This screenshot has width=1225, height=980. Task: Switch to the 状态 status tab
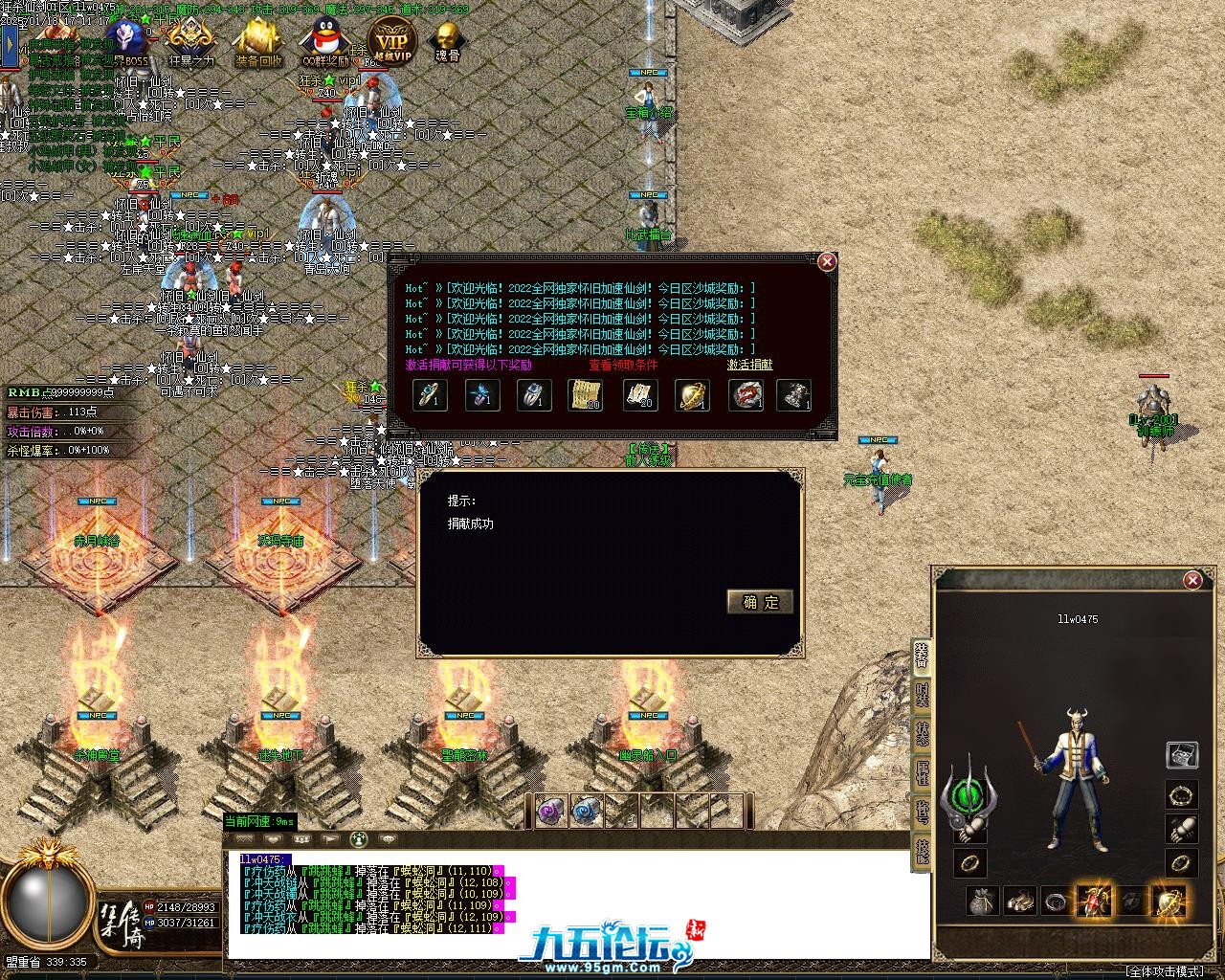point(922,733)
